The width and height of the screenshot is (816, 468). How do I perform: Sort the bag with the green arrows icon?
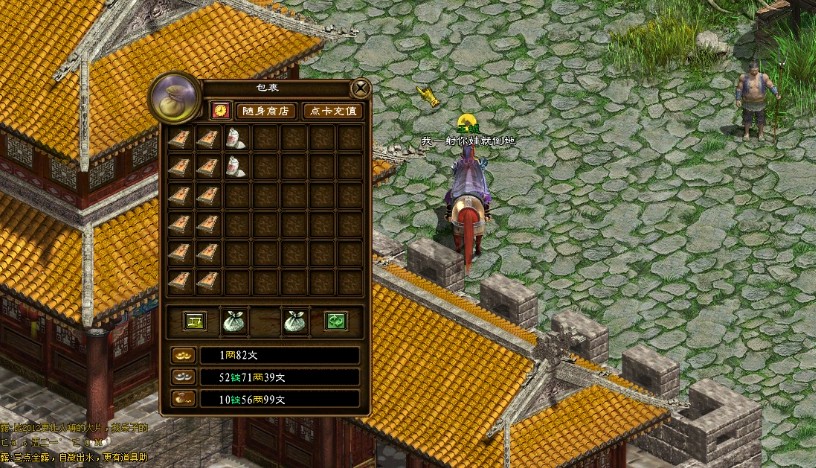coord(335,321)
